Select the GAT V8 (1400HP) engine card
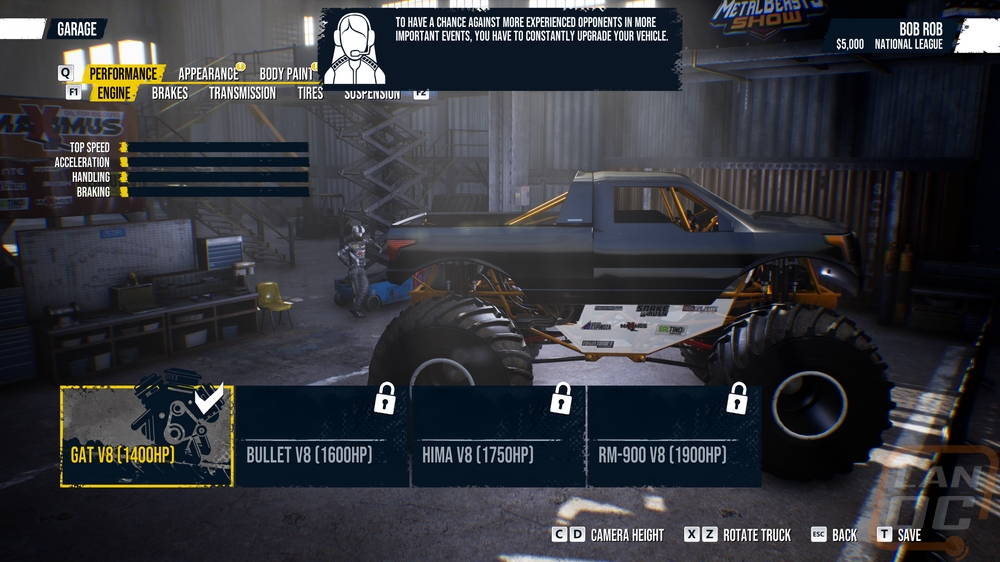The width and height of the screenshot is (1000, 562). [147, 436]
